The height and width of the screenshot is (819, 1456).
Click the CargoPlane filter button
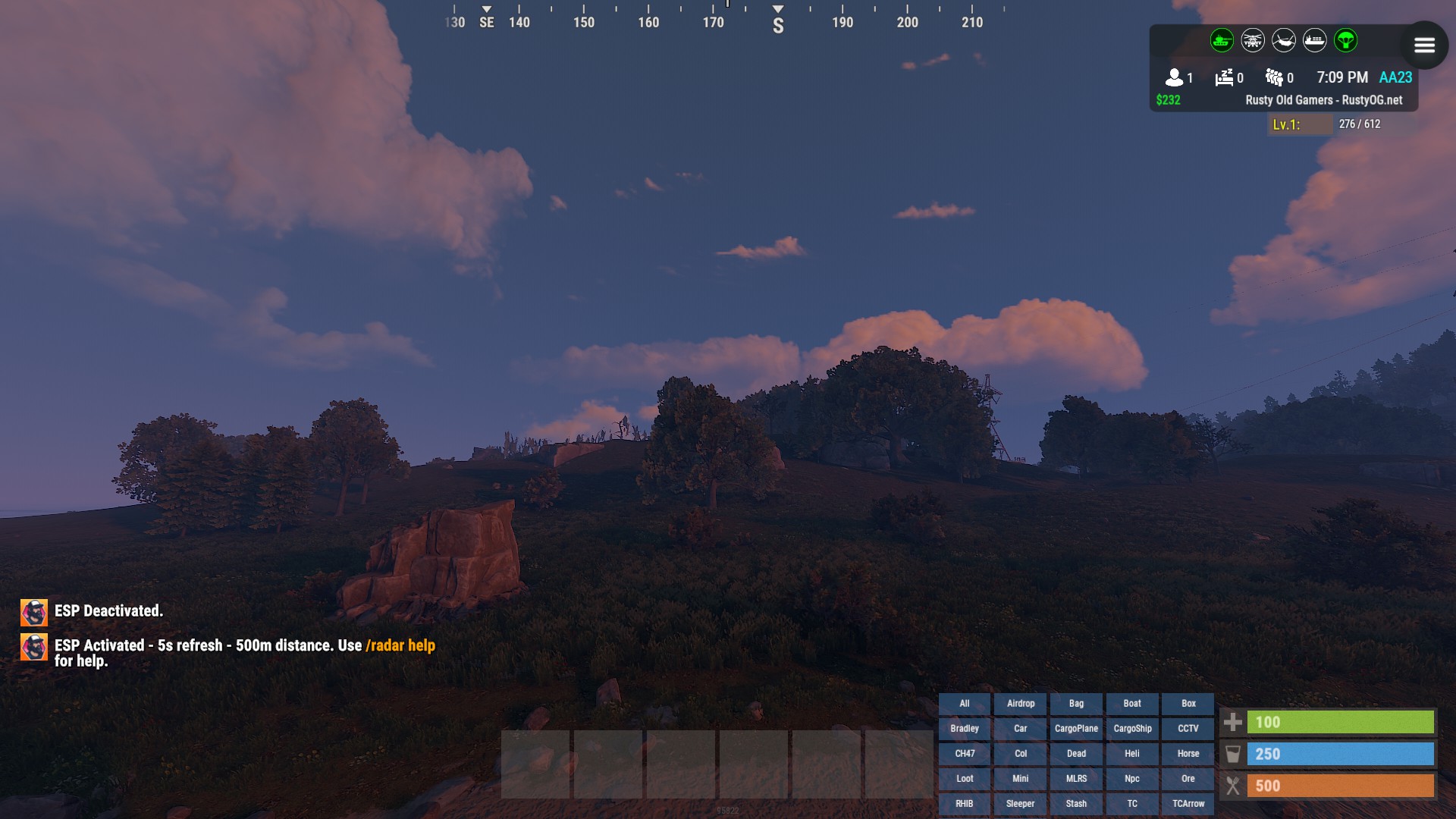pos(1076,729)
